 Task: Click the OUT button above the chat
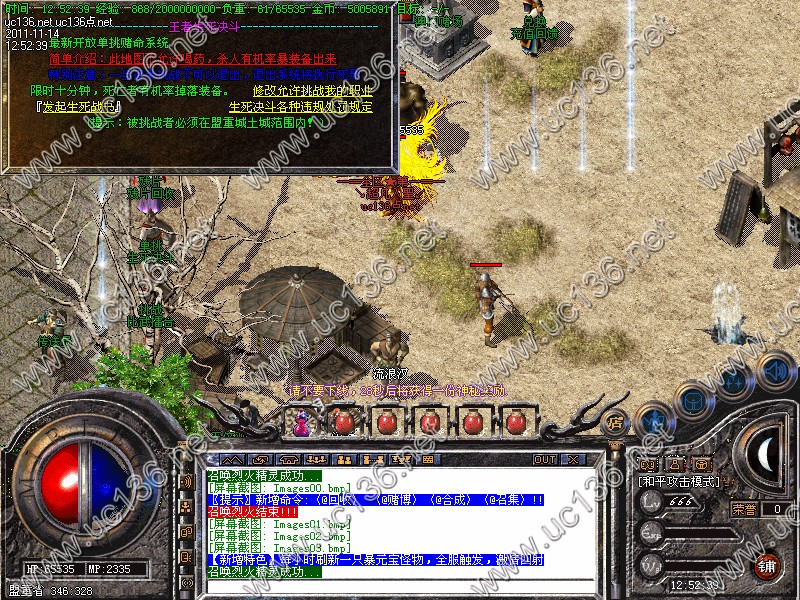(x=545, y=459)
